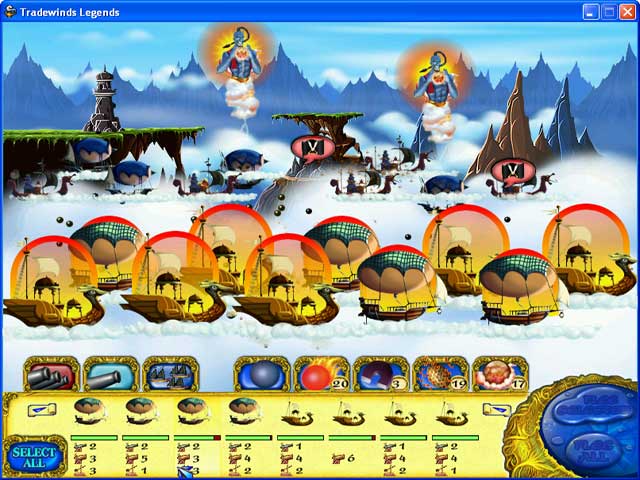Image resolution: width=640 pixels, height=480 pixels.
Task: Minimize the Tradewinds Legends window
Action: click(590, 12)
